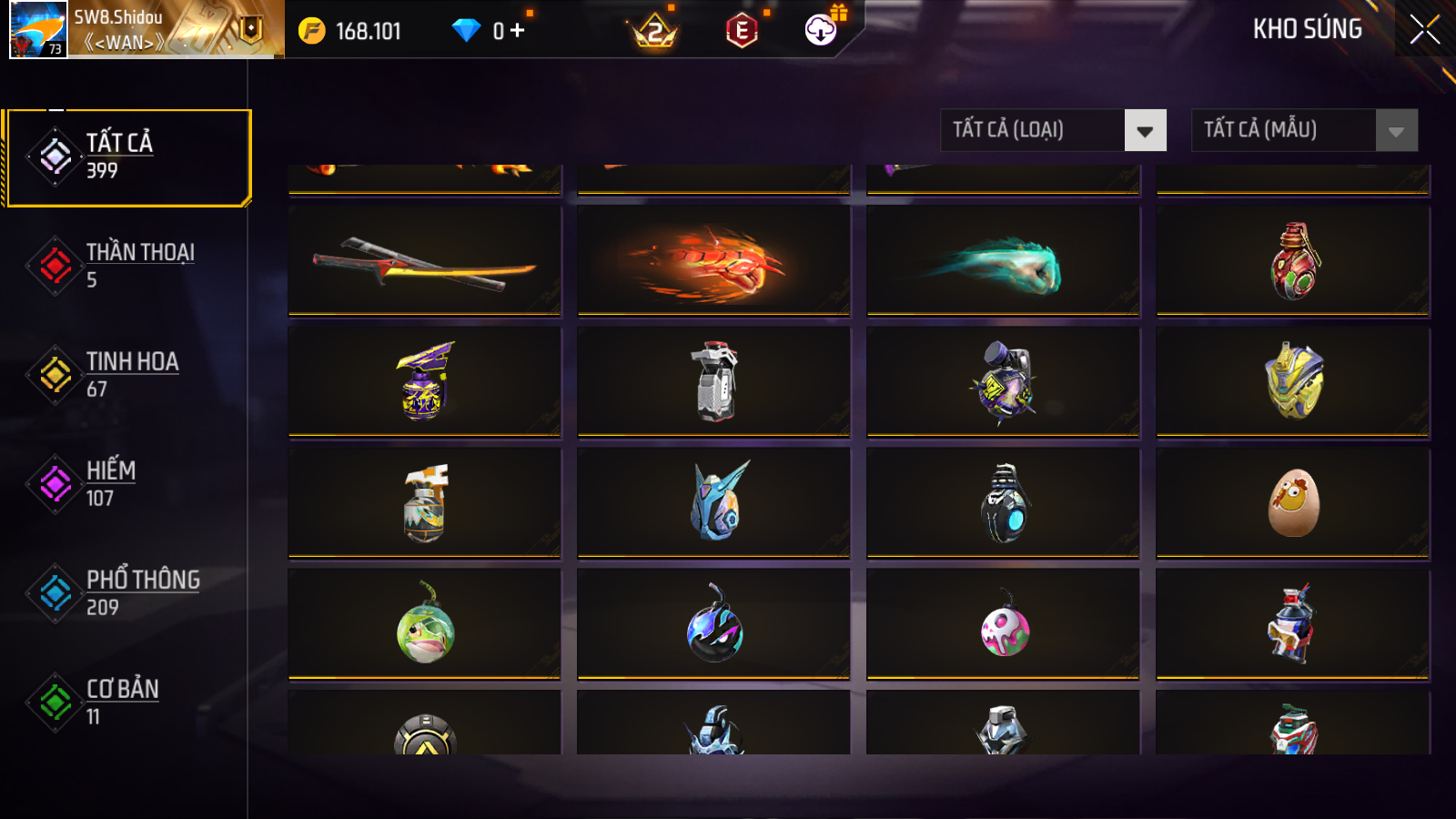Choose the Cơ Bản category

tap(127, 702)
